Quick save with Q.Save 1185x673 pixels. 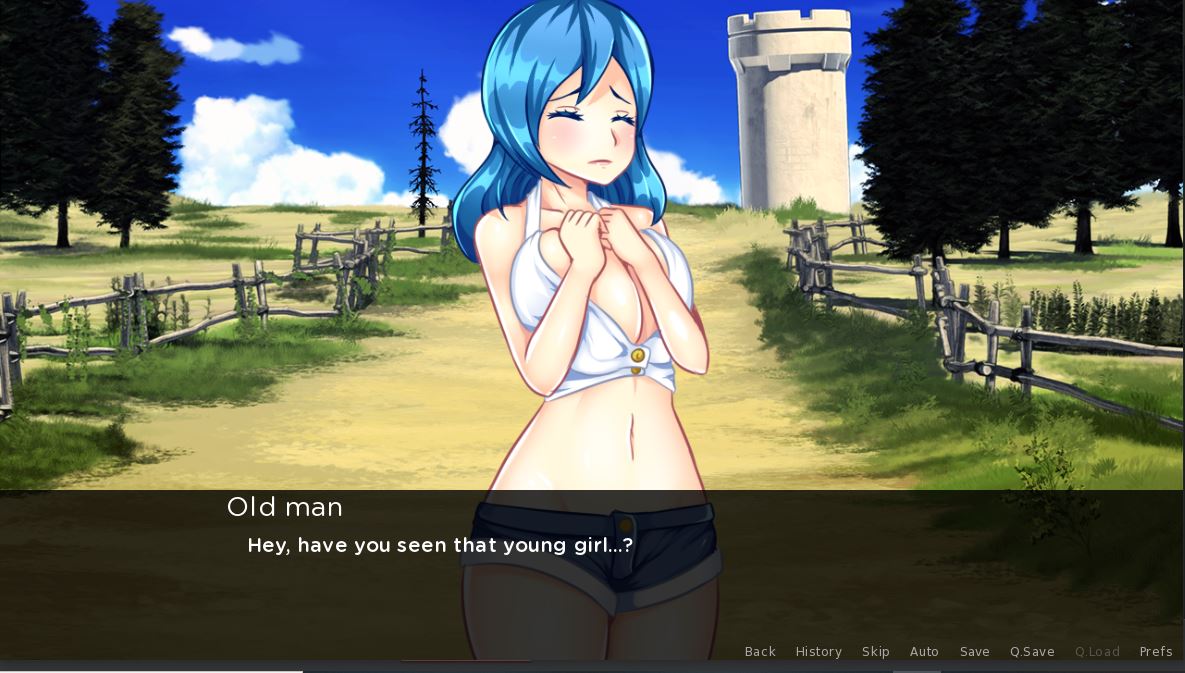point(1032,652)
